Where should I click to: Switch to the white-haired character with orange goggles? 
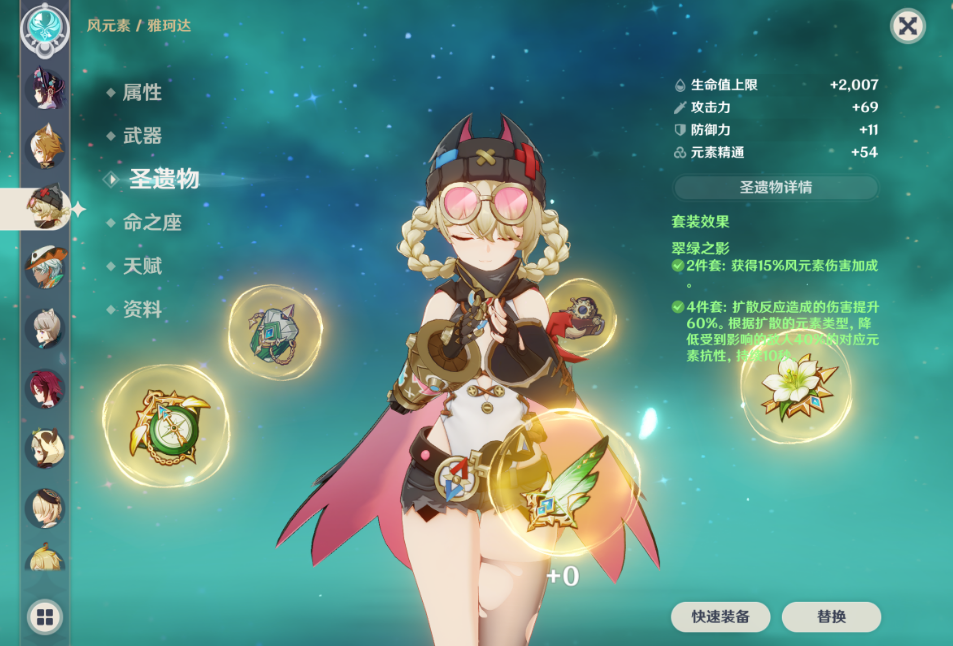45,268
